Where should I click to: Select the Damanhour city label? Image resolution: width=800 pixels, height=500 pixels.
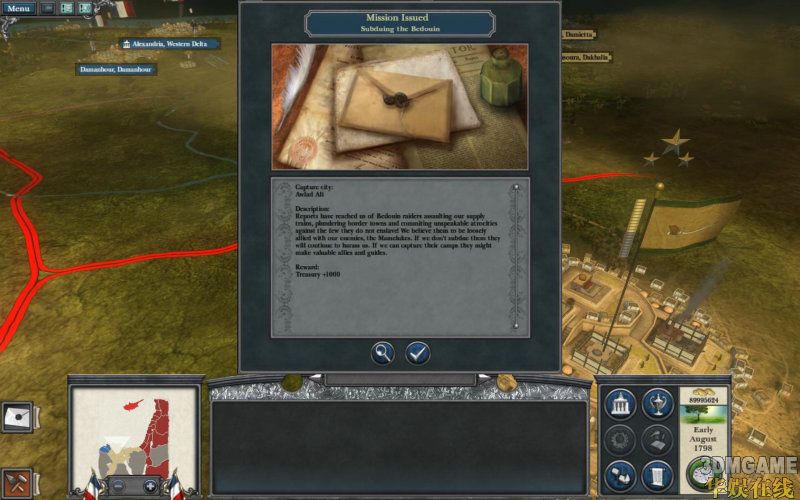coord(117,69)
